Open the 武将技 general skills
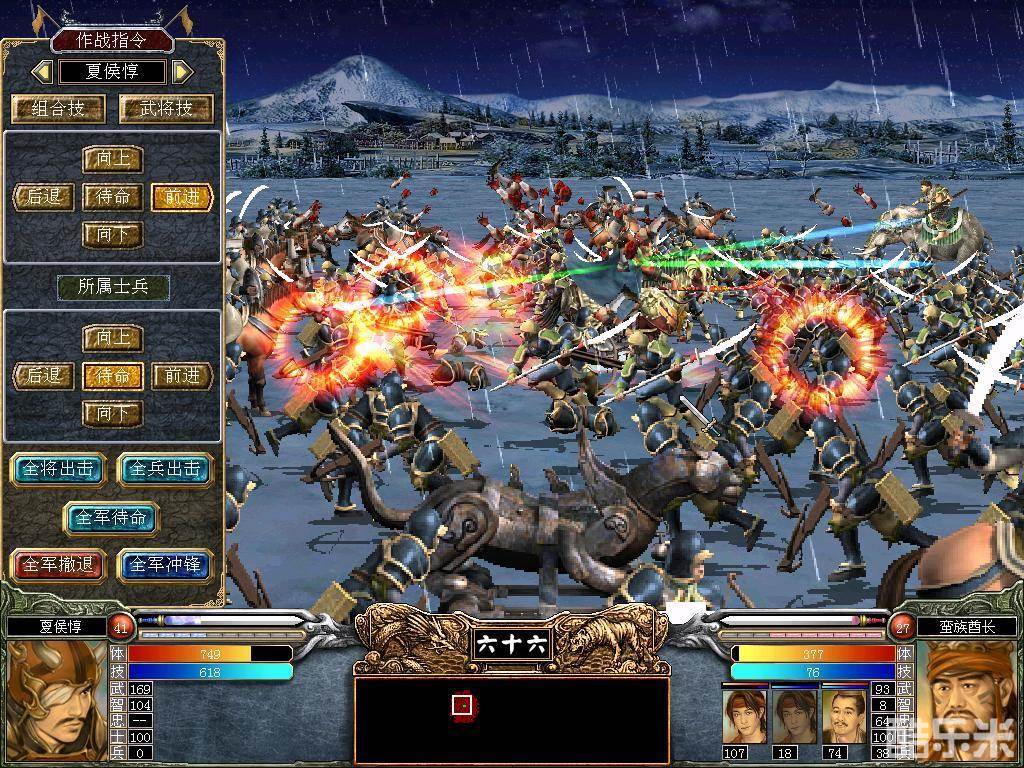Viewport: 1024px width, 768px height. click(166, 109)
